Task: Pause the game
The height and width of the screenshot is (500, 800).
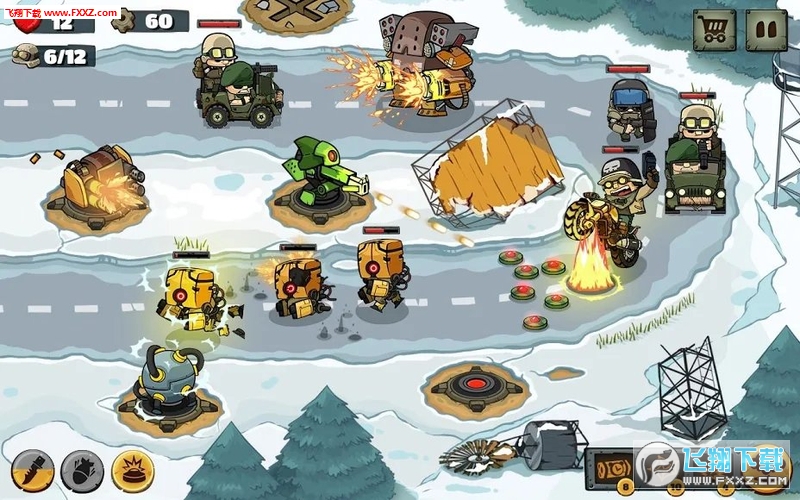Action: (x=767, y=30)
